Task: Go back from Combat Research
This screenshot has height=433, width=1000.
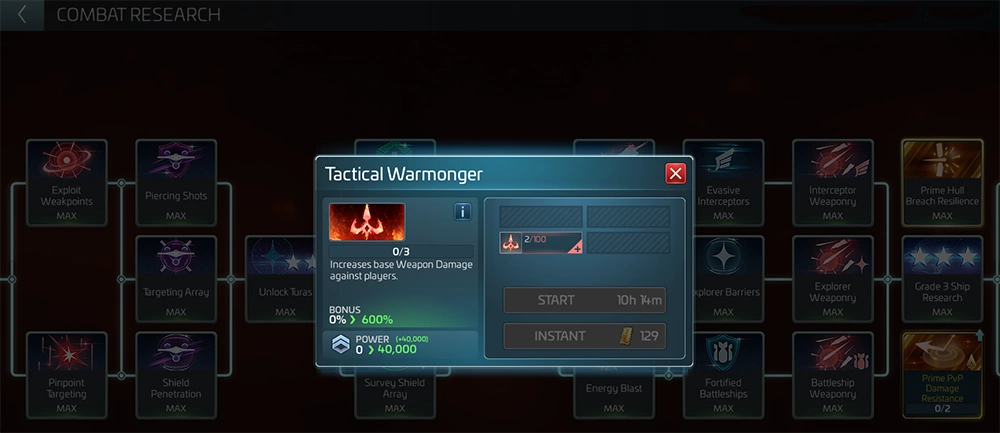Action: [22, 15]
